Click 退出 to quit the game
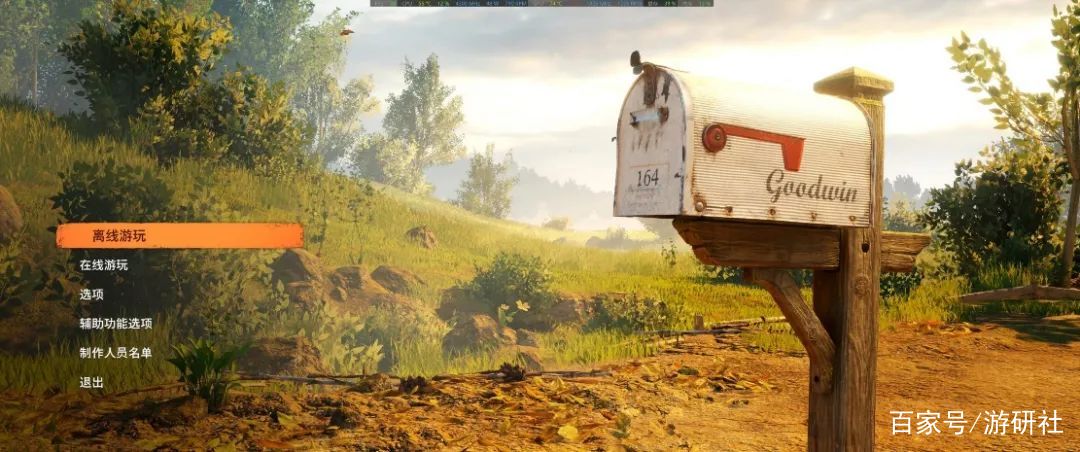The image size is (1080, 452). (x=92, y=382)
